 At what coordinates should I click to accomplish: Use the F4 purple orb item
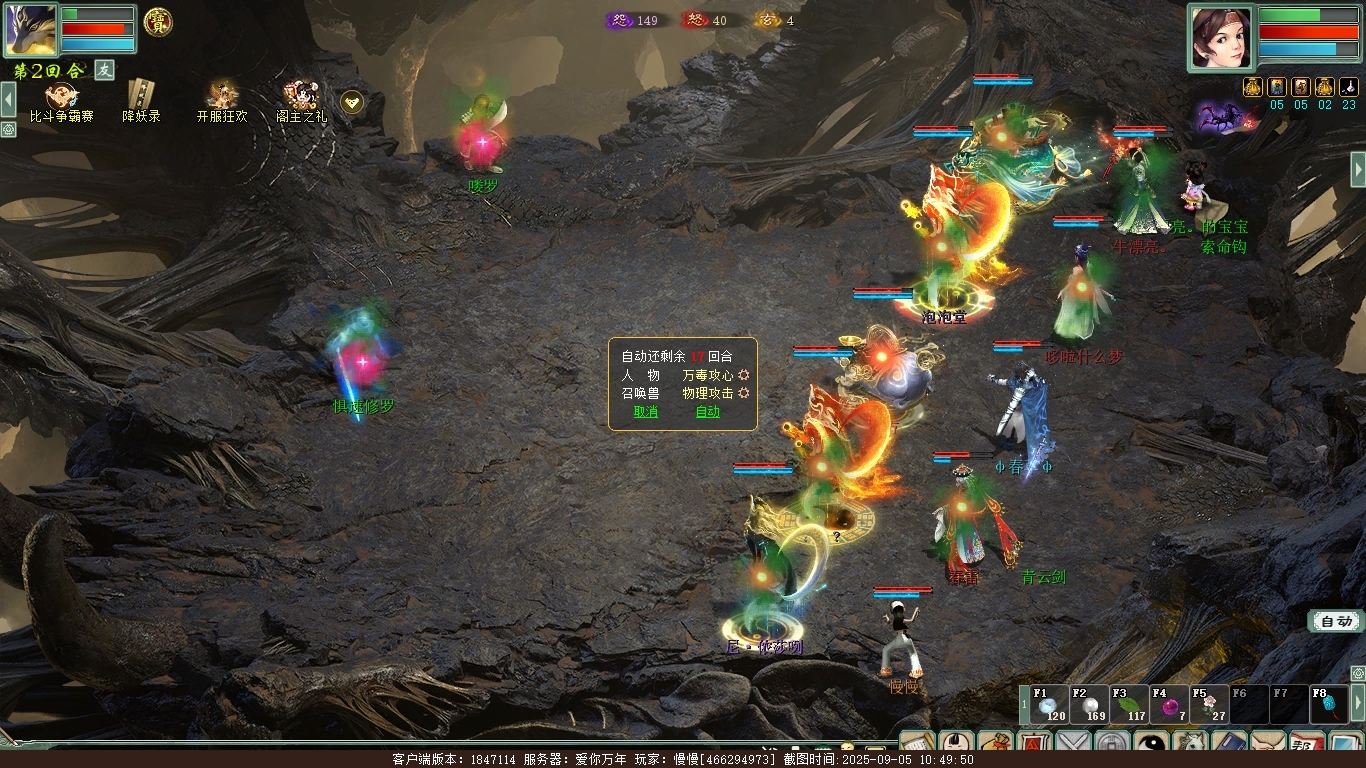(1169, 706)
